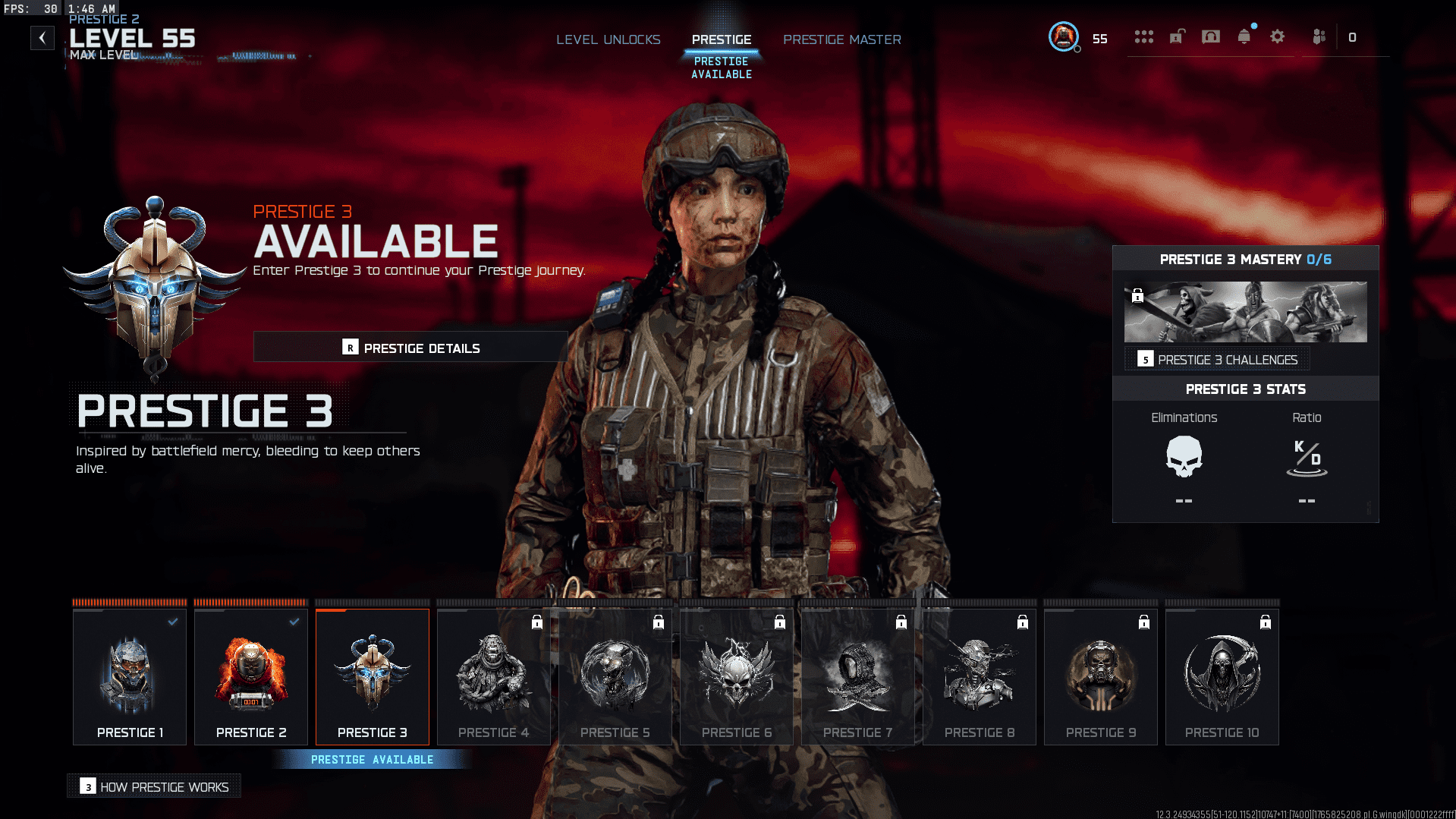Select the completed Prestige 1 card

coord(129,676)
